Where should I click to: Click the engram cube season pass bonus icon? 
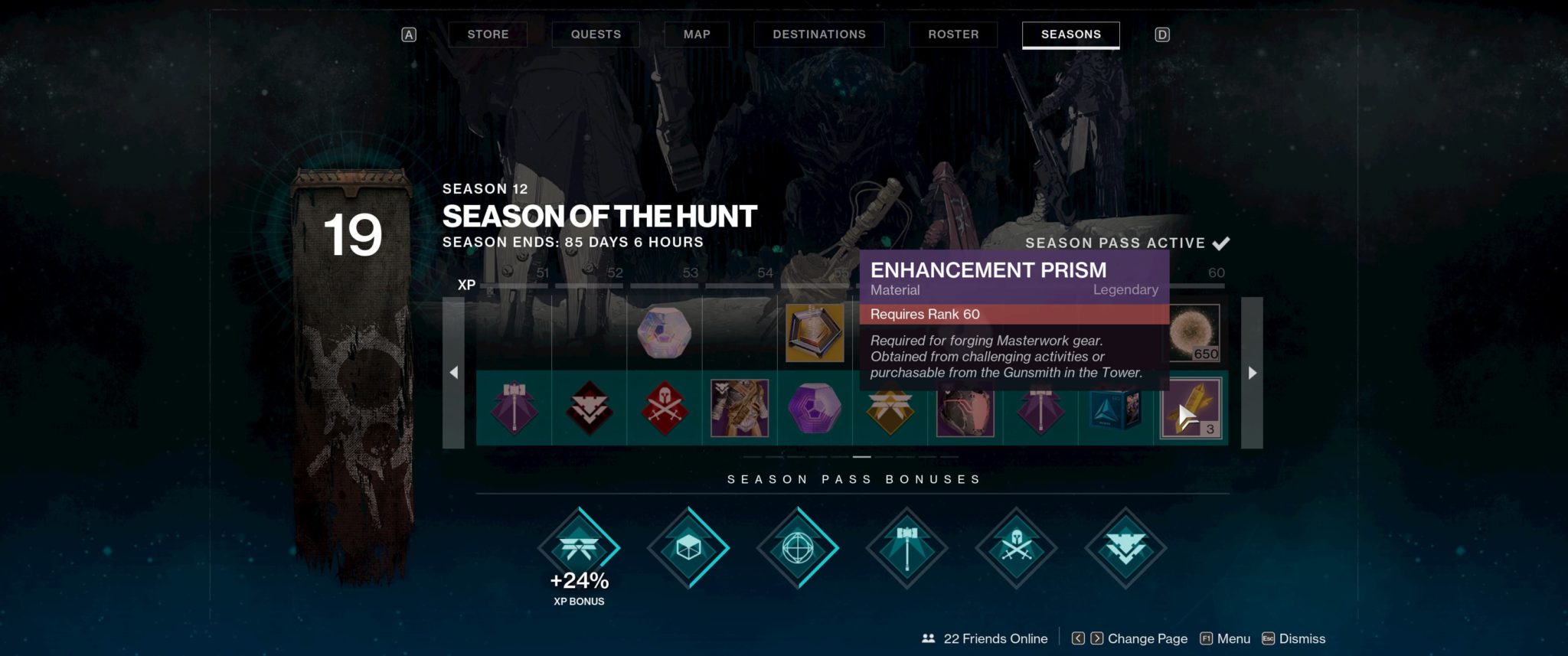689,547
